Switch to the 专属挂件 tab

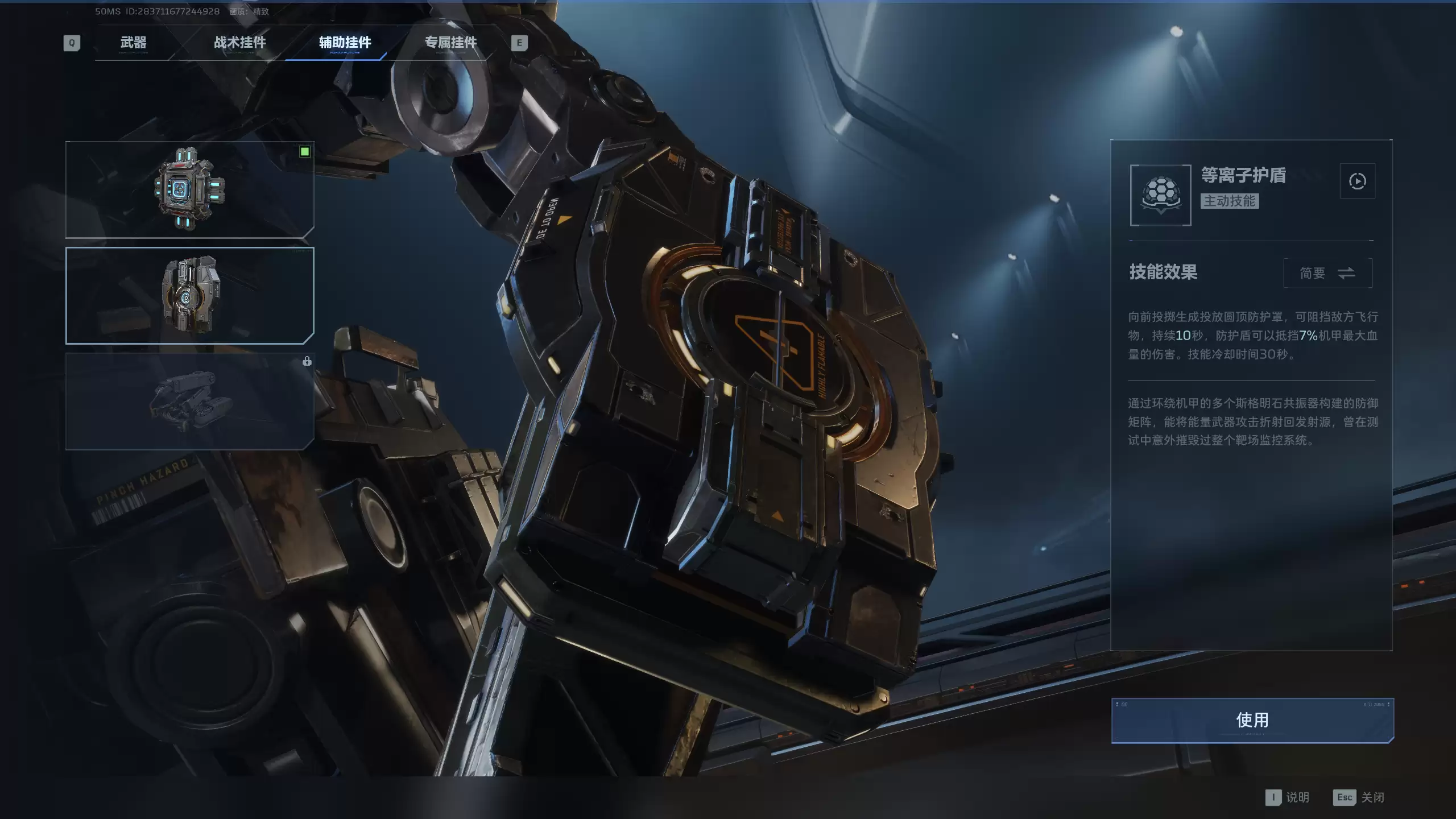[450, 43]
